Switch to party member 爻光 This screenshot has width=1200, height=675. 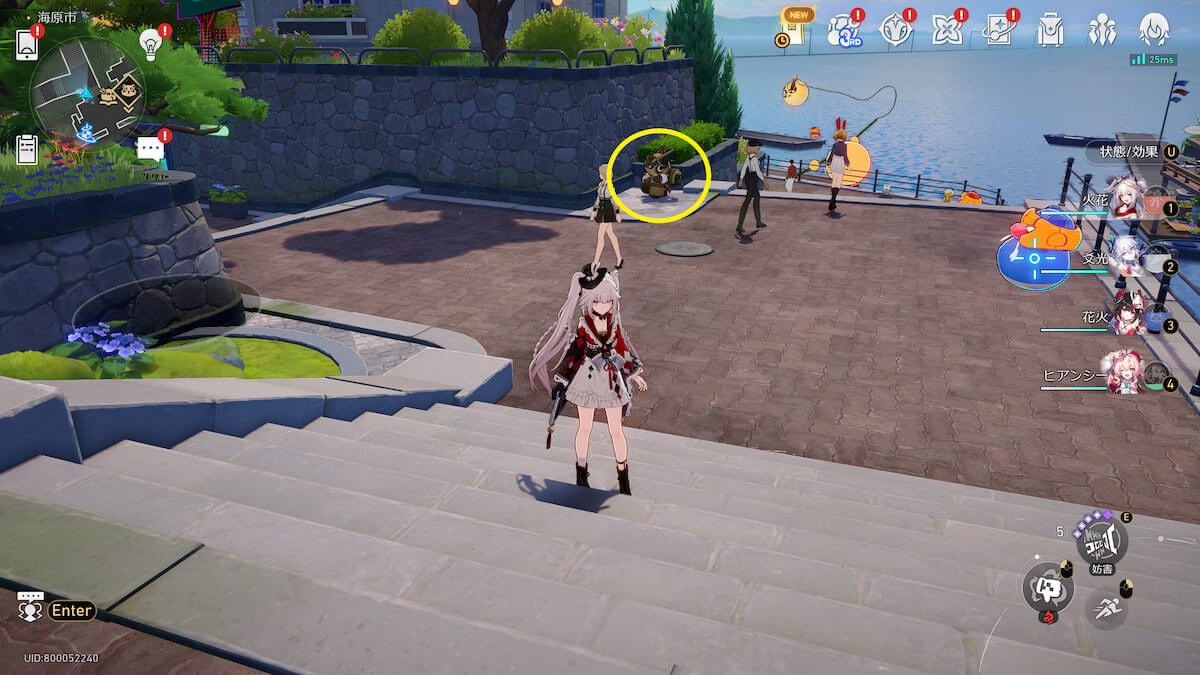tap(1128, 260)
